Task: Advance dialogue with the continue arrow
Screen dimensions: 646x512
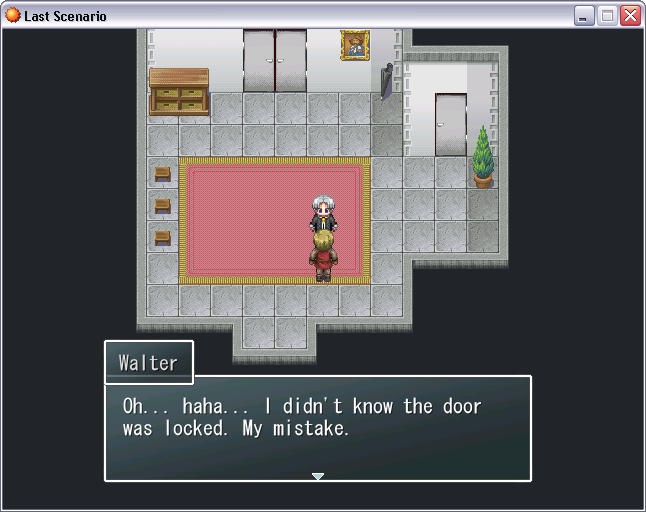Action: tap(318, 476)
